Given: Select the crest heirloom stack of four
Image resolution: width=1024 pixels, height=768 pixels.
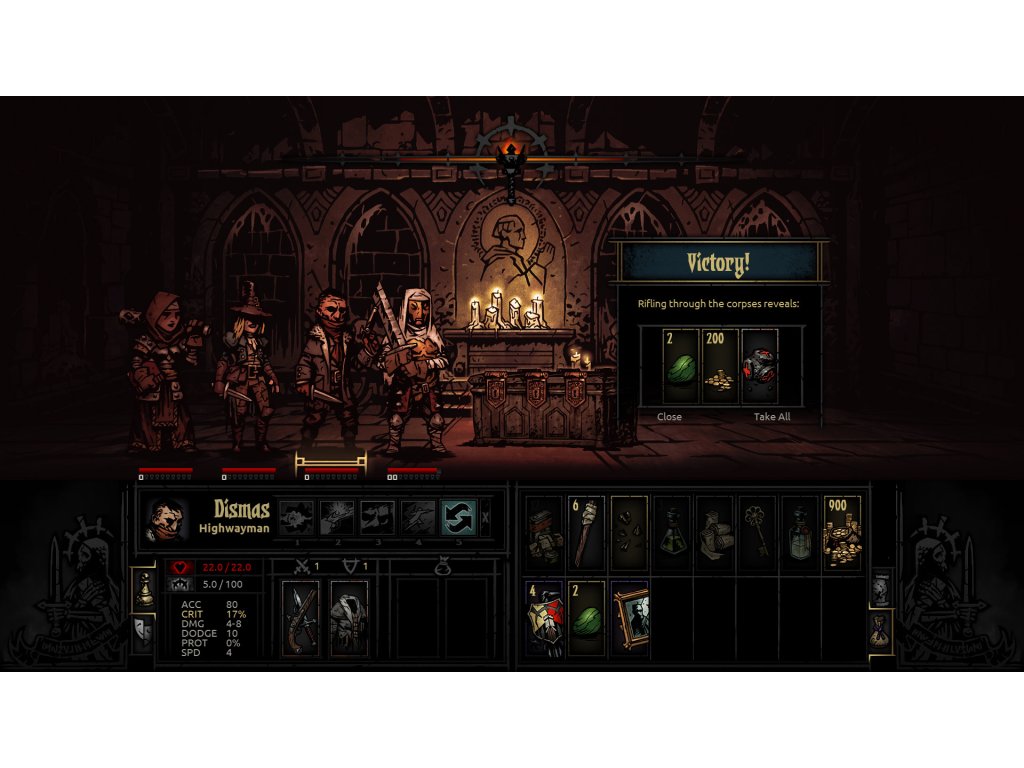Looking at the screenshot, I should coord(544,618).
